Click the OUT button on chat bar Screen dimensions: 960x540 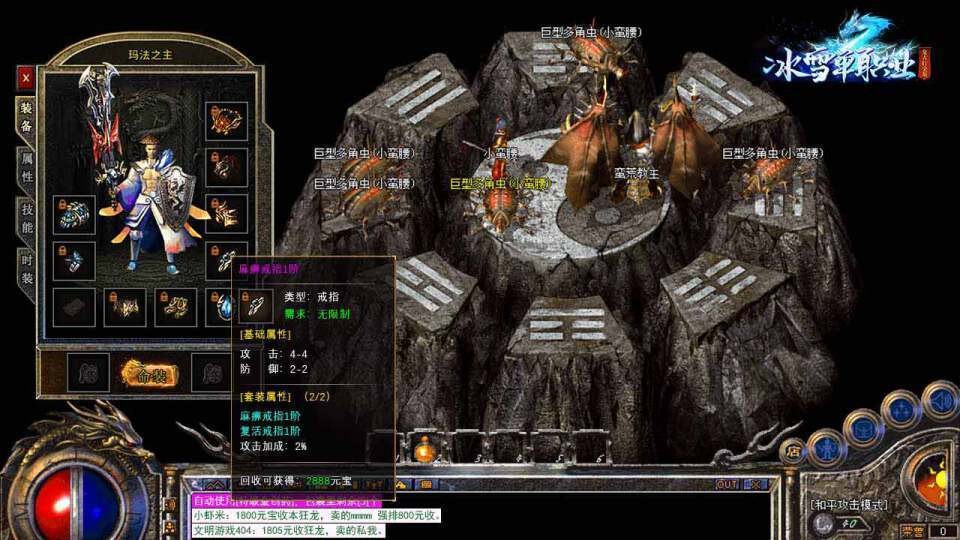tap(727, 484)
